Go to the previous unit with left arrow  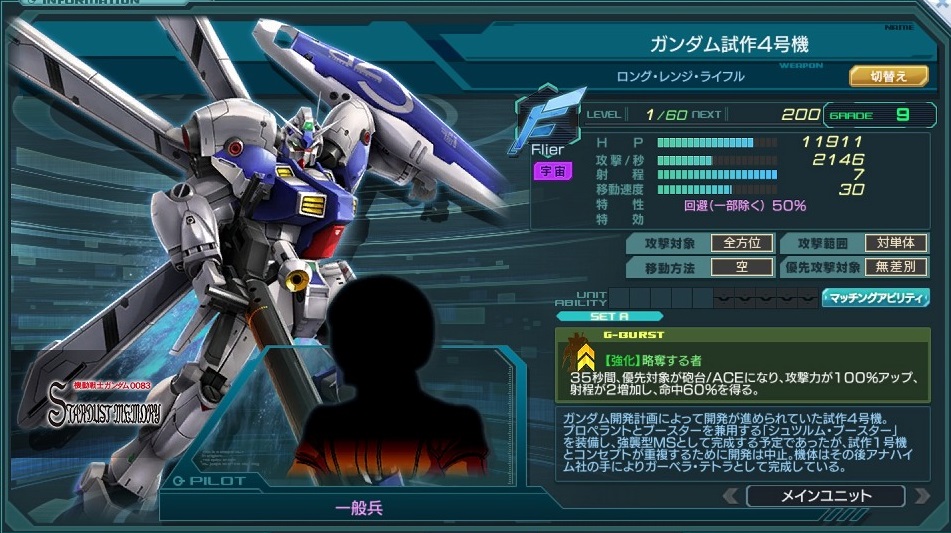click(731, 496)
